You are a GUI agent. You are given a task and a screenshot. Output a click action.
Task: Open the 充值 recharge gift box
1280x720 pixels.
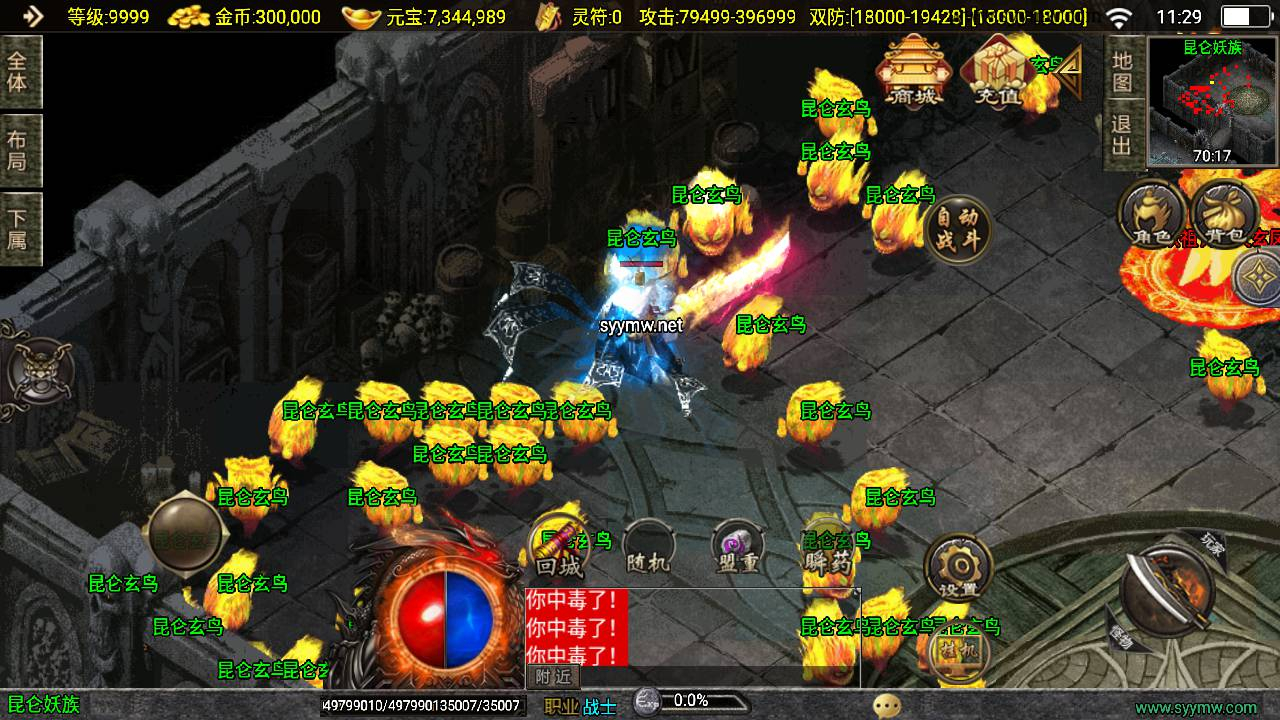click(996, 72)
